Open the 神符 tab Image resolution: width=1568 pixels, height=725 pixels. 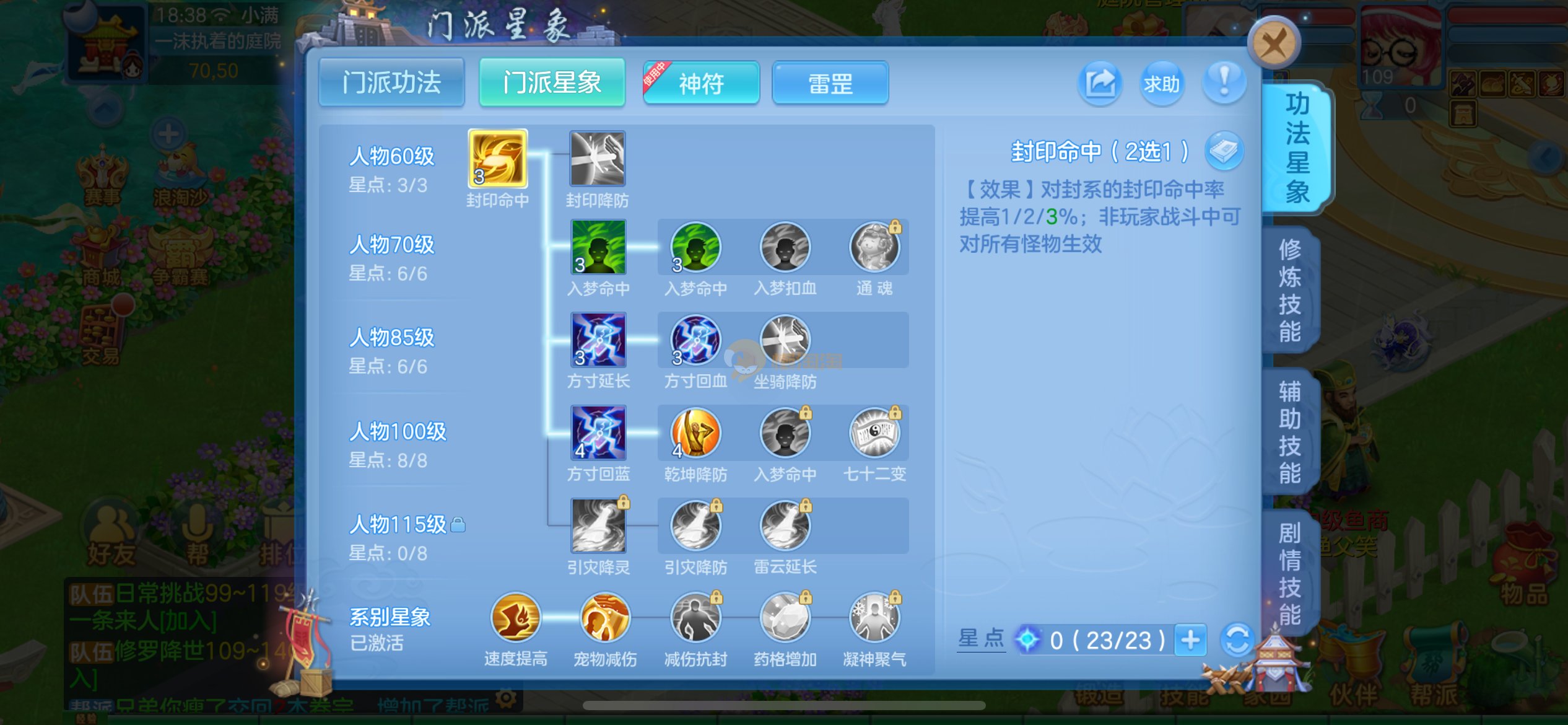pos(701,83)
